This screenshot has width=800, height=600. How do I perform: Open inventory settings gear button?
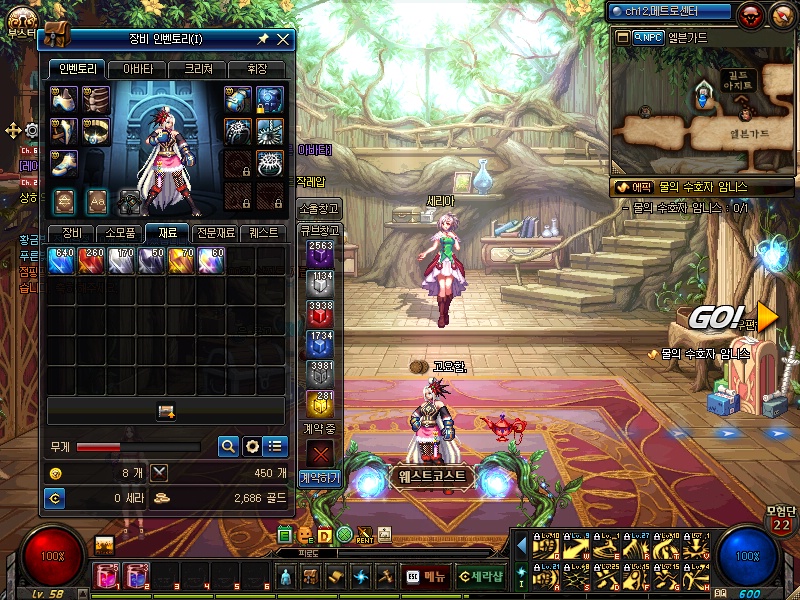coord(252,446)
